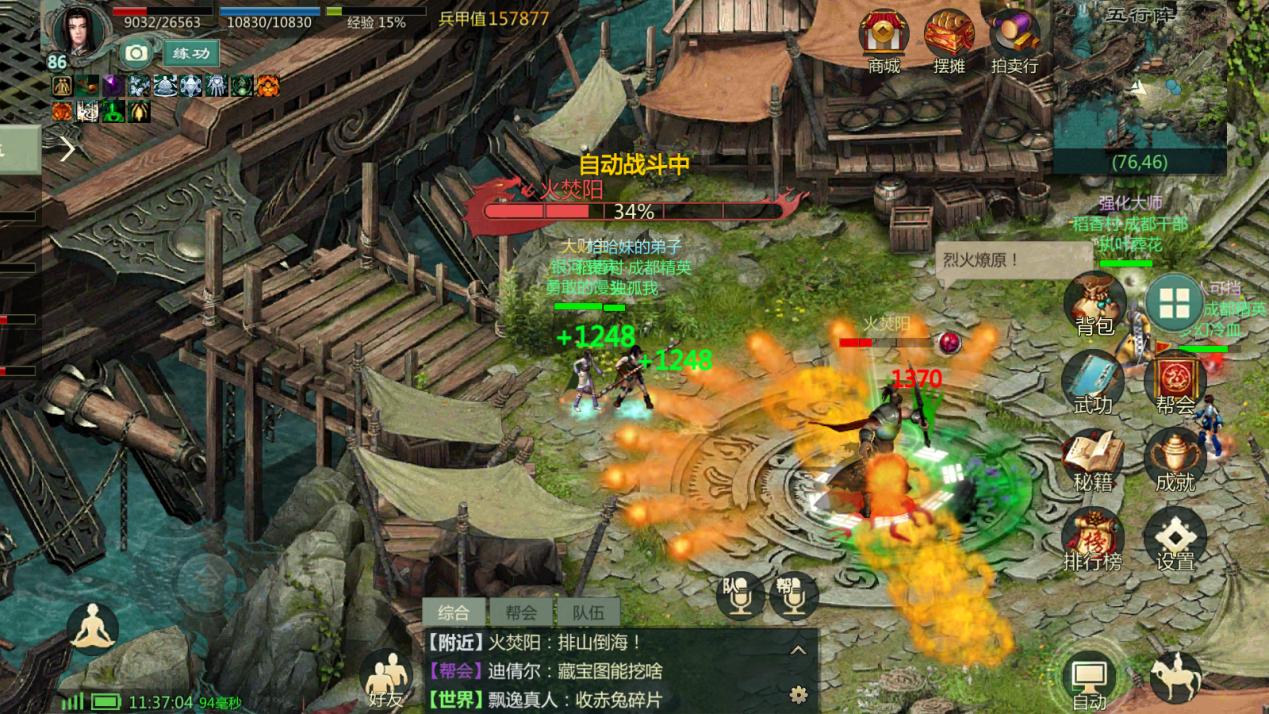Image resolution: width=1269 pixels, height=714 pixels.
Task: Open the chat settings gear
Action: coord(798,693)
